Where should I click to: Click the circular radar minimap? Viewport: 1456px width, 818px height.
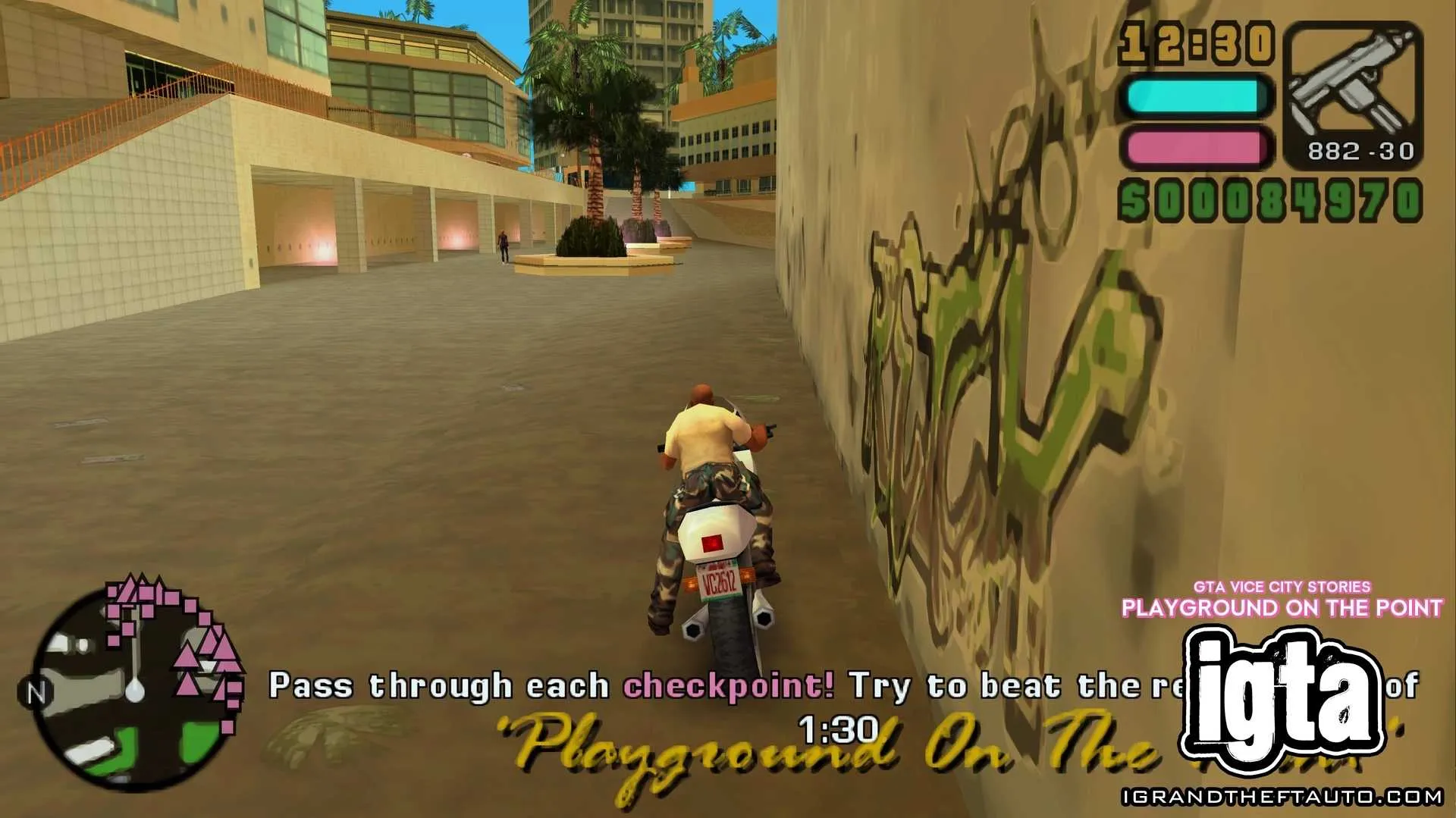click(x=135, y=690)
